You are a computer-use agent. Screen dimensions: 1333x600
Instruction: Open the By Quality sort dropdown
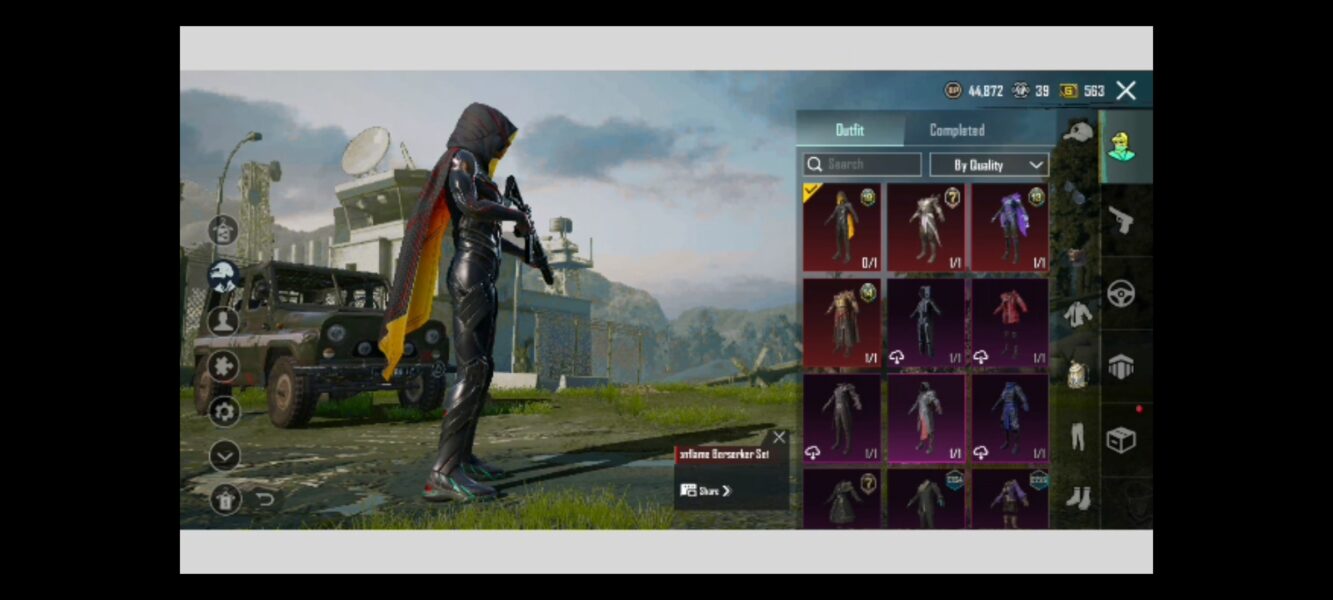tap(988, 165)
